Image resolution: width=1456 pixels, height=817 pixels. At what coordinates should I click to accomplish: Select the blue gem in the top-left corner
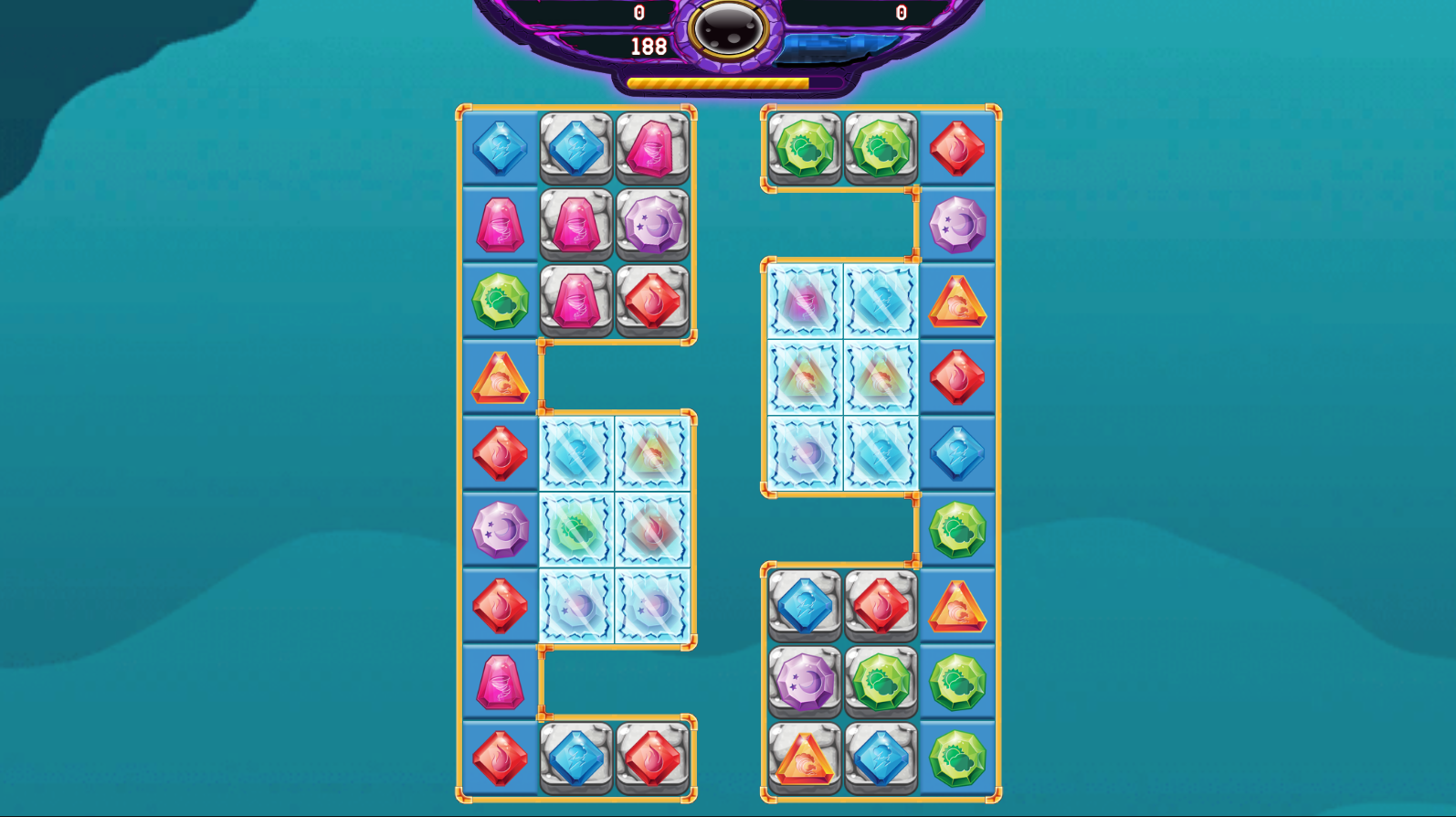click(x=500, y=149)
